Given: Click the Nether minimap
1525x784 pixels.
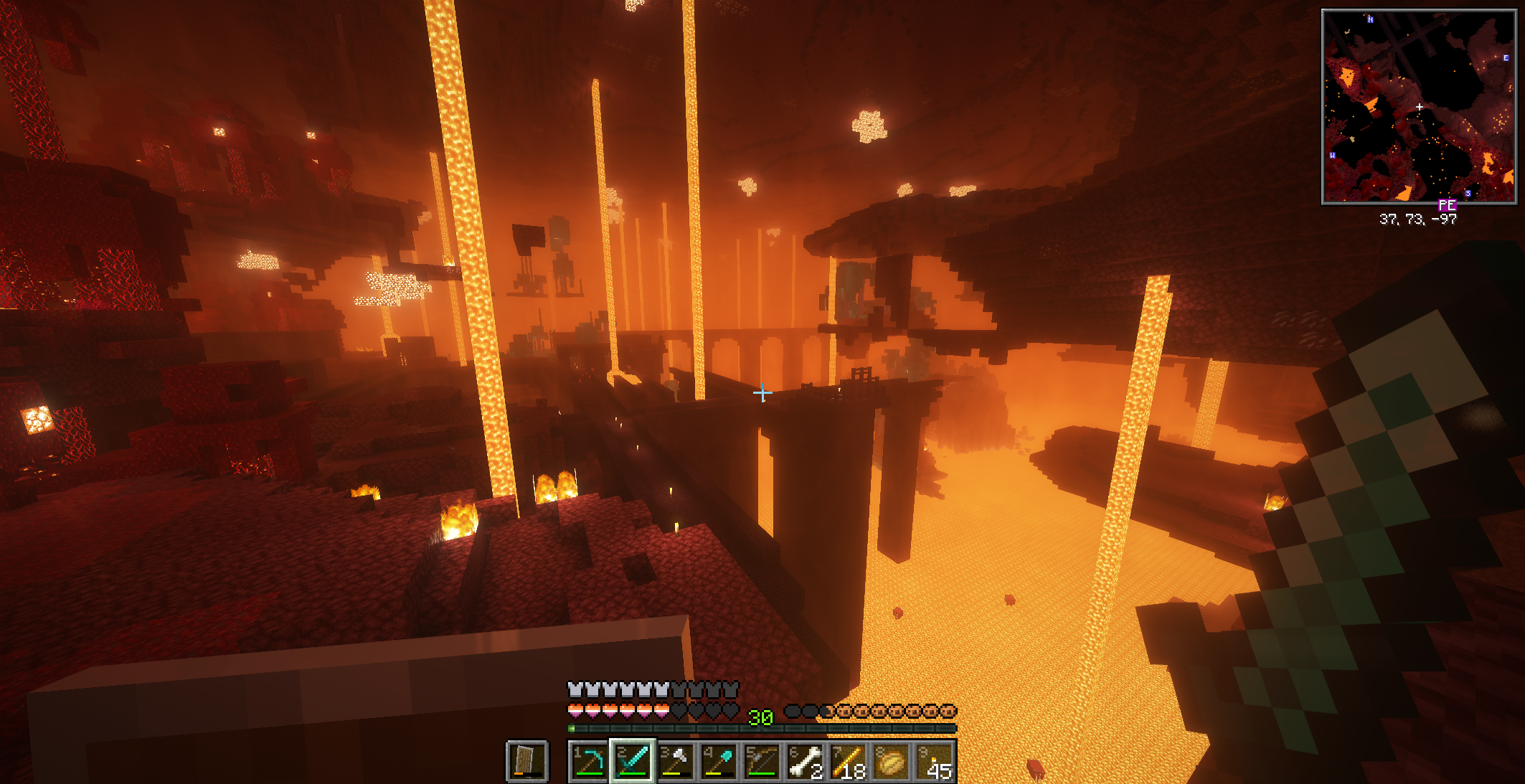Looking at the screenshot, I should click(x=1418, y=107).
